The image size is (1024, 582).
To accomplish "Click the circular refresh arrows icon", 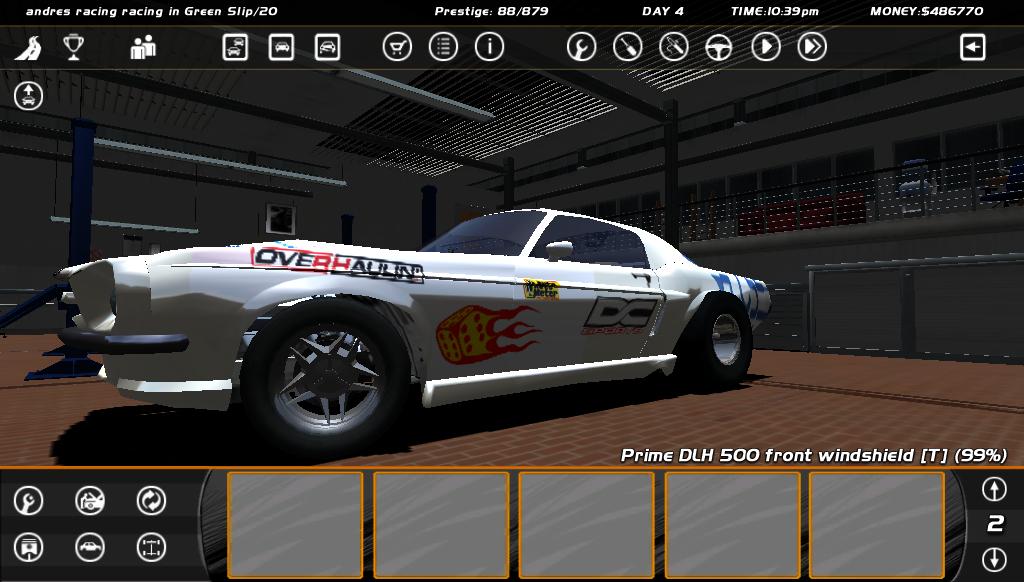I will (151, 500).
